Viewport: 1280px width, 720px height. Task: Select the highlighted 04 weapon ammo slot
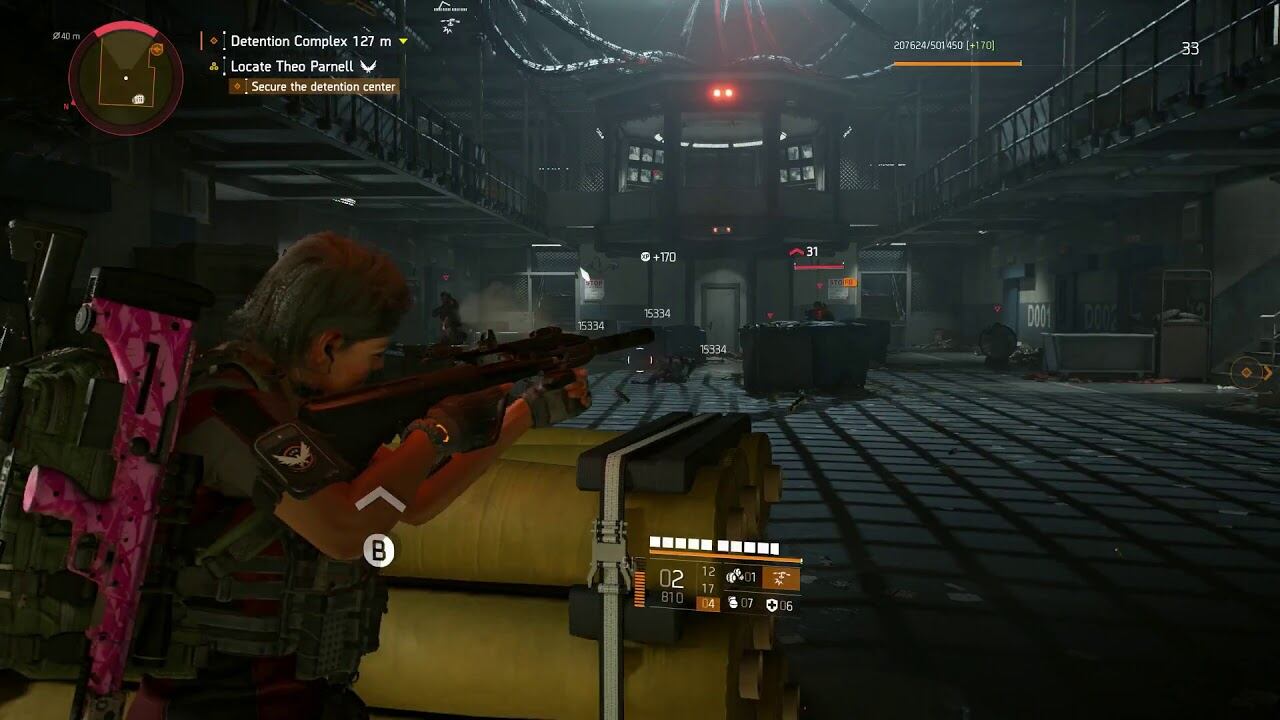pyautogui.click(x=708, y=603)
